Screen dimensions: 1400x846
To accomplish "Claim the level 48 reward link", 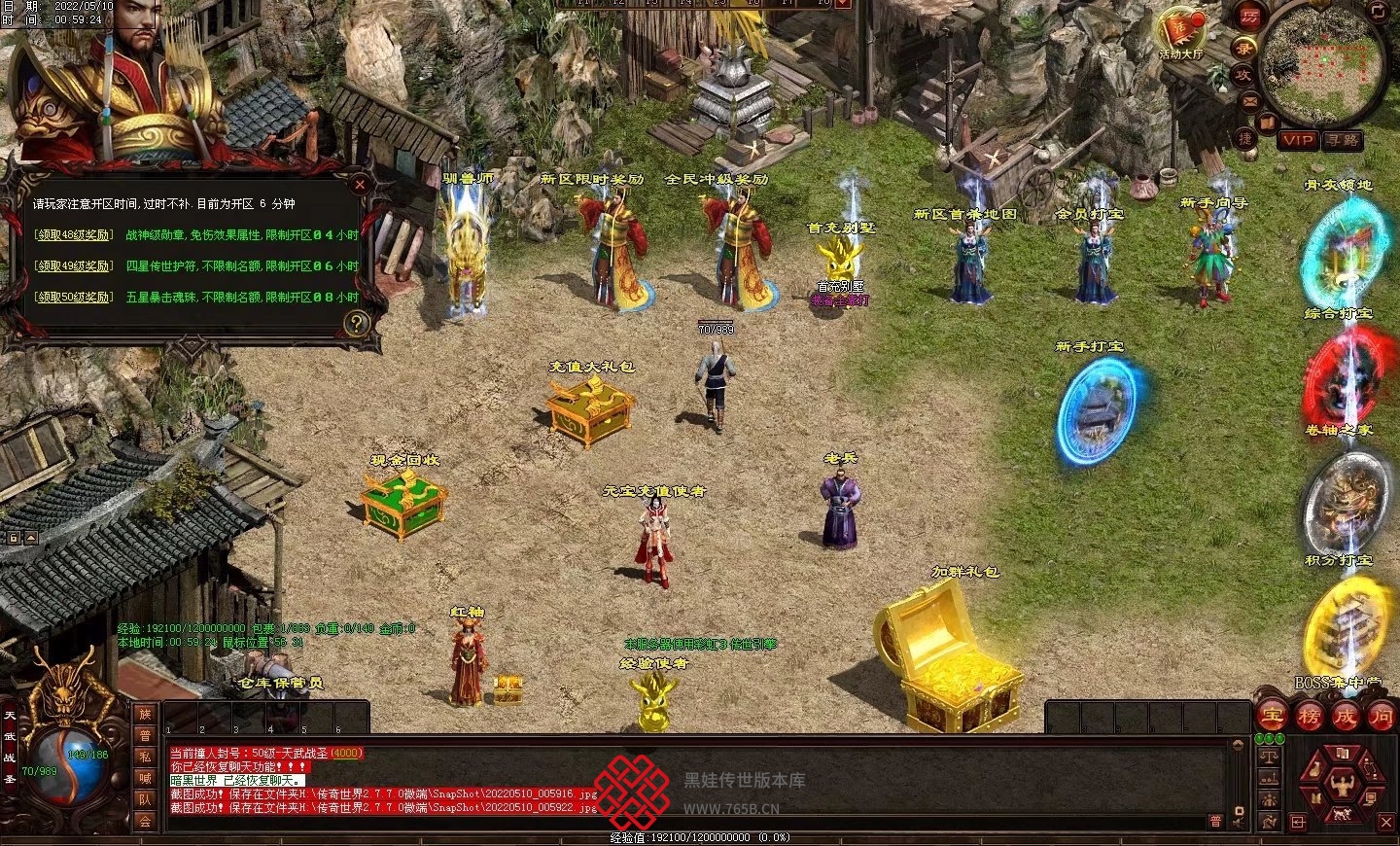I will pyautogui.click(x=74, y=234).
